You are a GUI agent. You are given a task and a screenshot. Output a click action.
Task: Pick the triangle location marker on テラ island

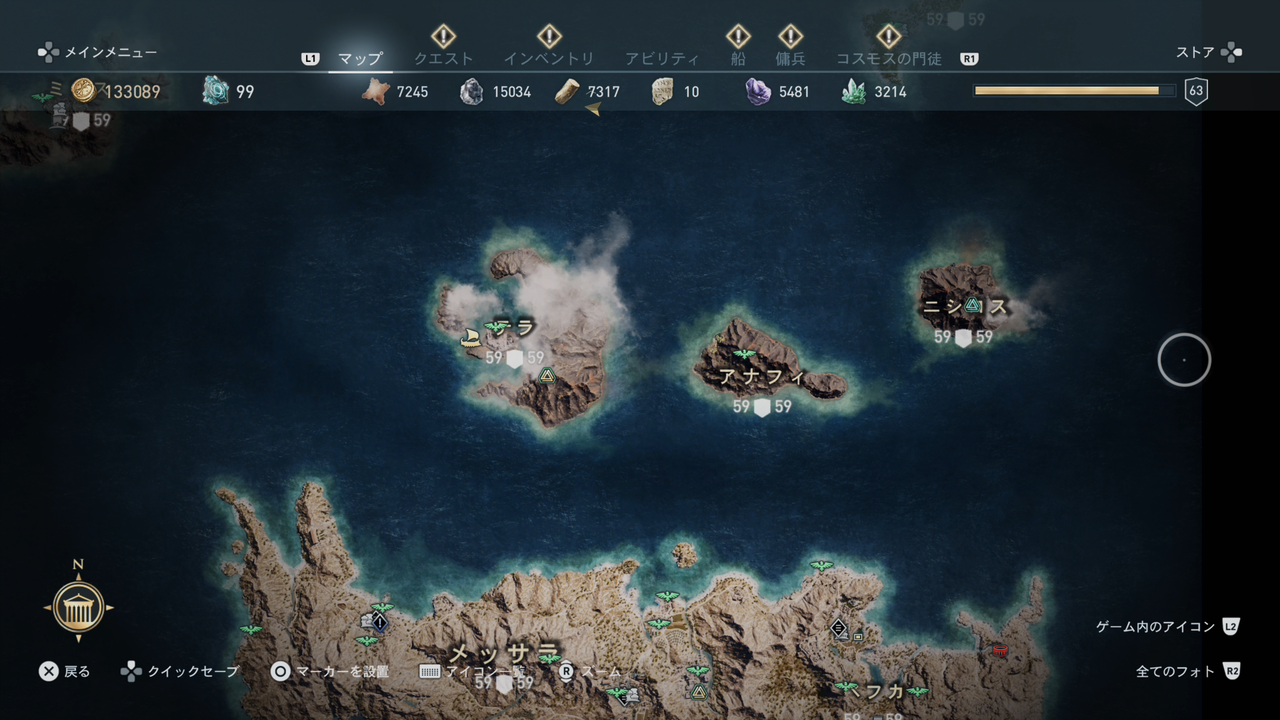[546, 376]
